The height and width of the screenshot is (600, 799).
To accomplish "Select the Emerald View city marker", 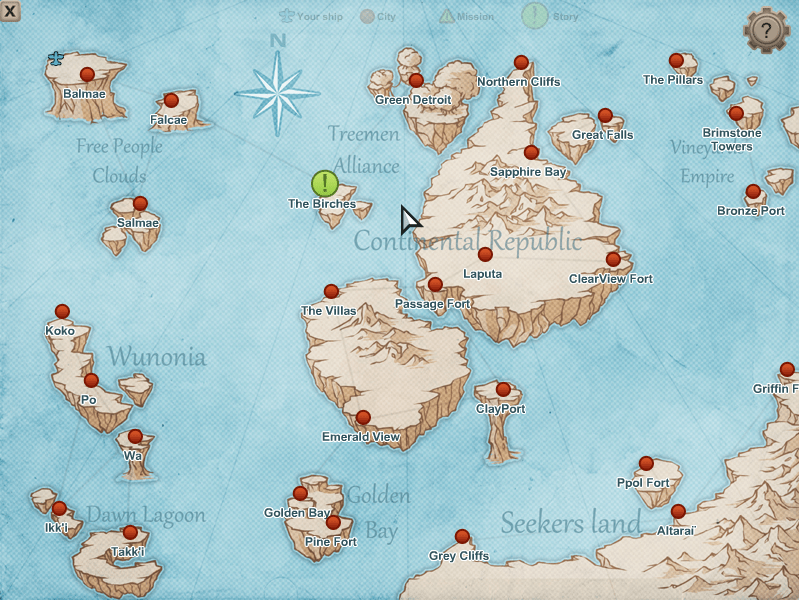I will coord(363,417).
